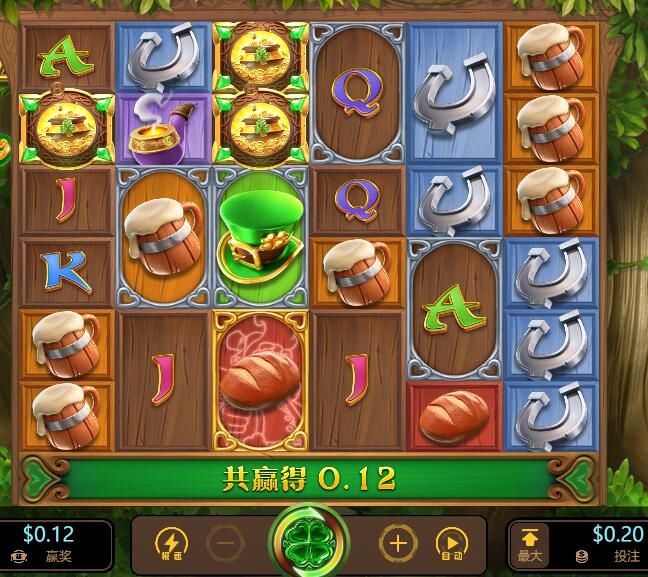Toggle turbo spin with the lightning bolt

click(x=171, y=544)
